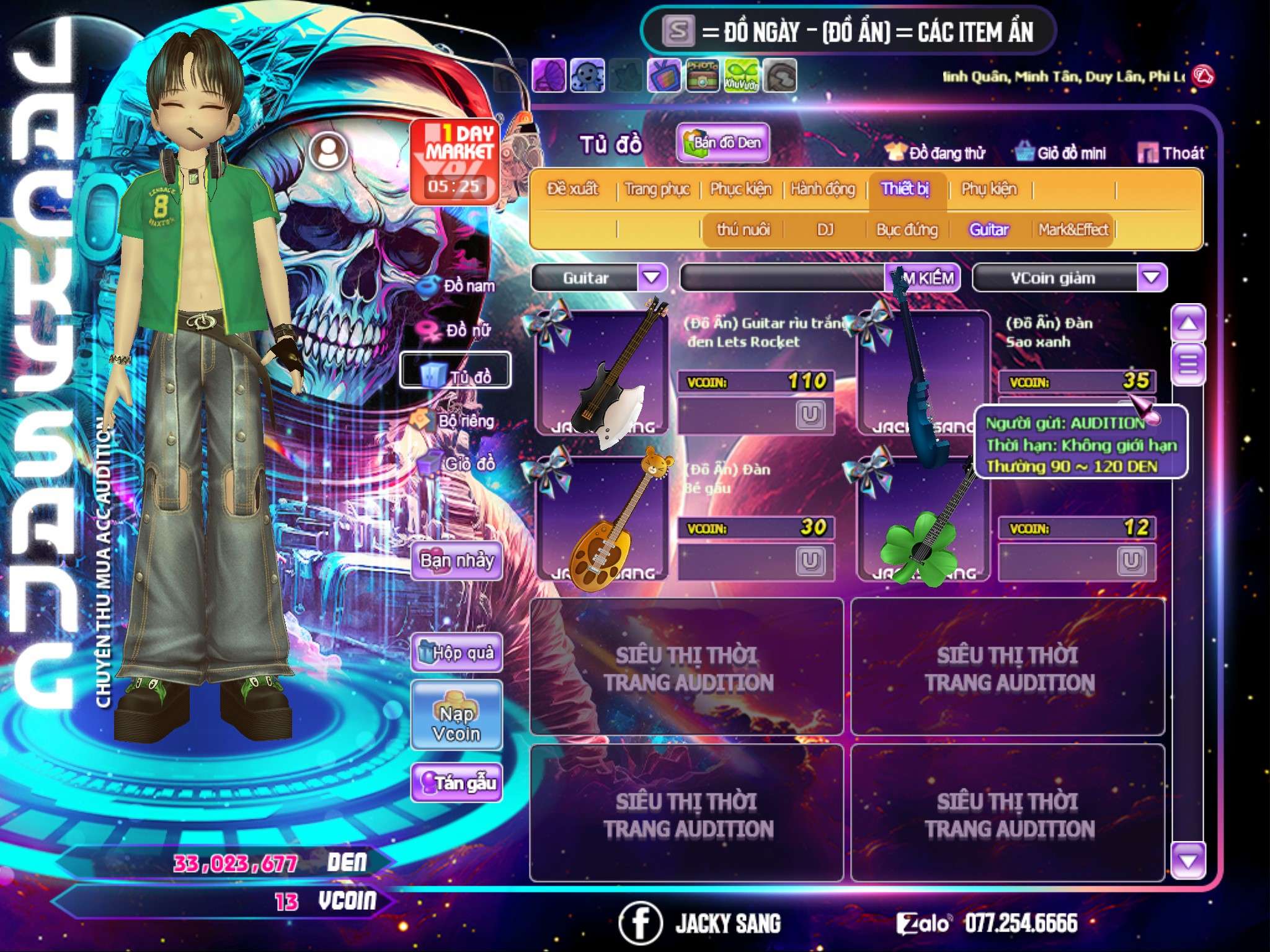Select the Đàn Bé gấu guitar
This screenshot has width=1270, height=952.
[602, 518]
